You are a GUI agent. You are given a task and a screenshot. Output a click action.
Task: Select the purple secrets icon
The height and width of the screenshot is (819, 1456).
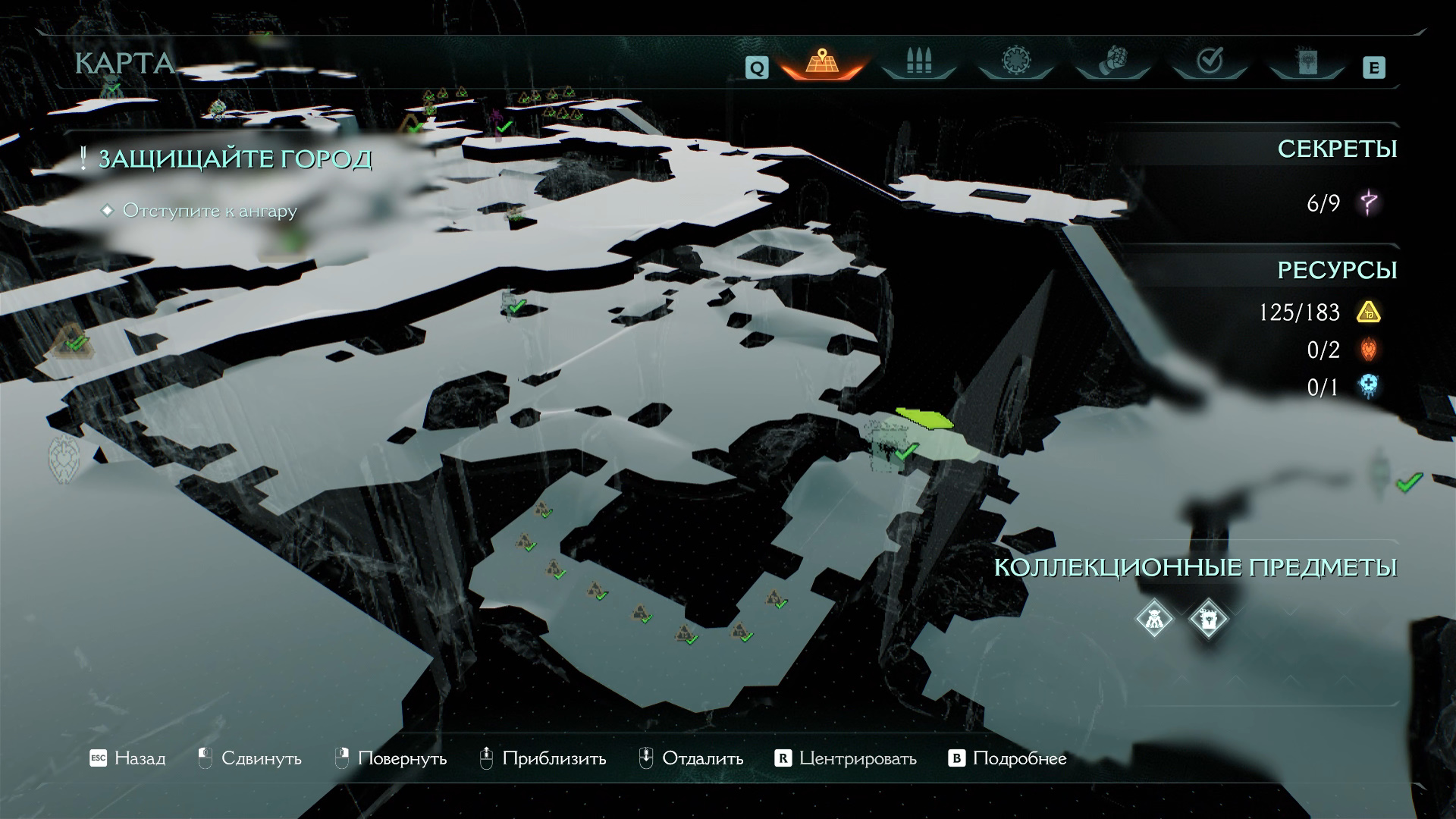pos(1369,202)
